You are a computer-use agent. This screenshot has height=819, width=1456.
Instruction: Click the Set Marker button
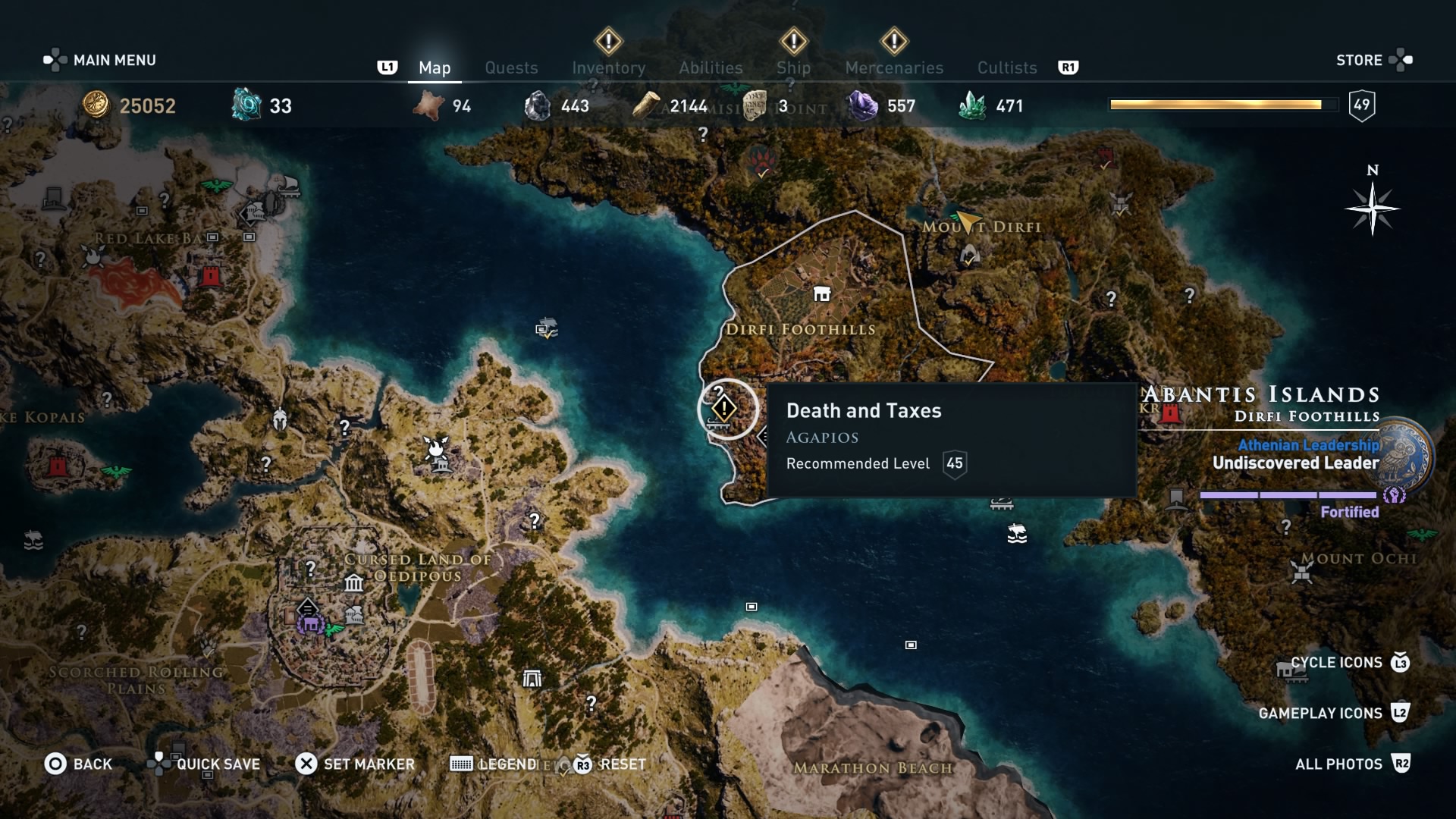(x=358, y=764)
